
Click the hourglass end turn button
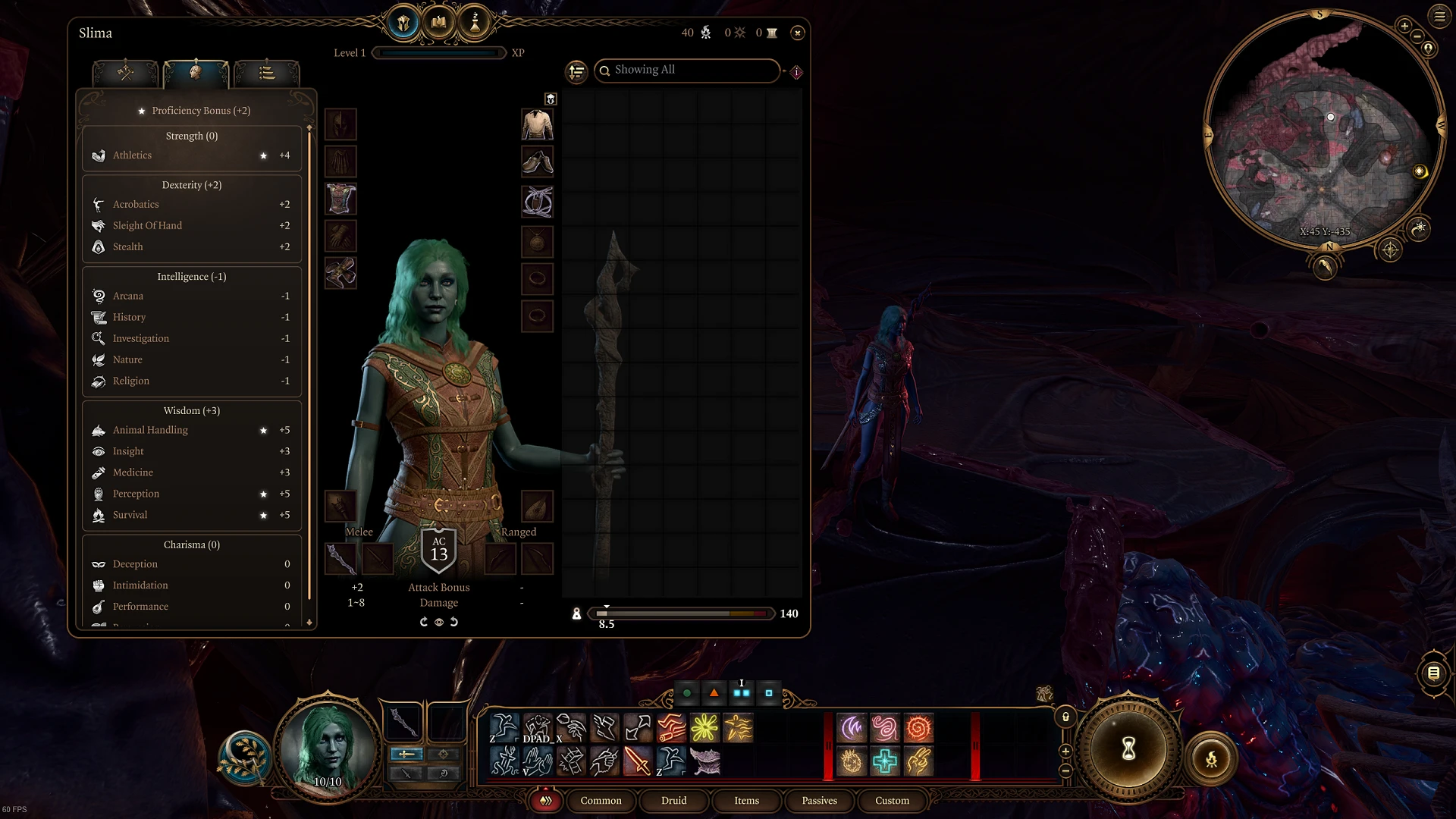point(1128,749)
